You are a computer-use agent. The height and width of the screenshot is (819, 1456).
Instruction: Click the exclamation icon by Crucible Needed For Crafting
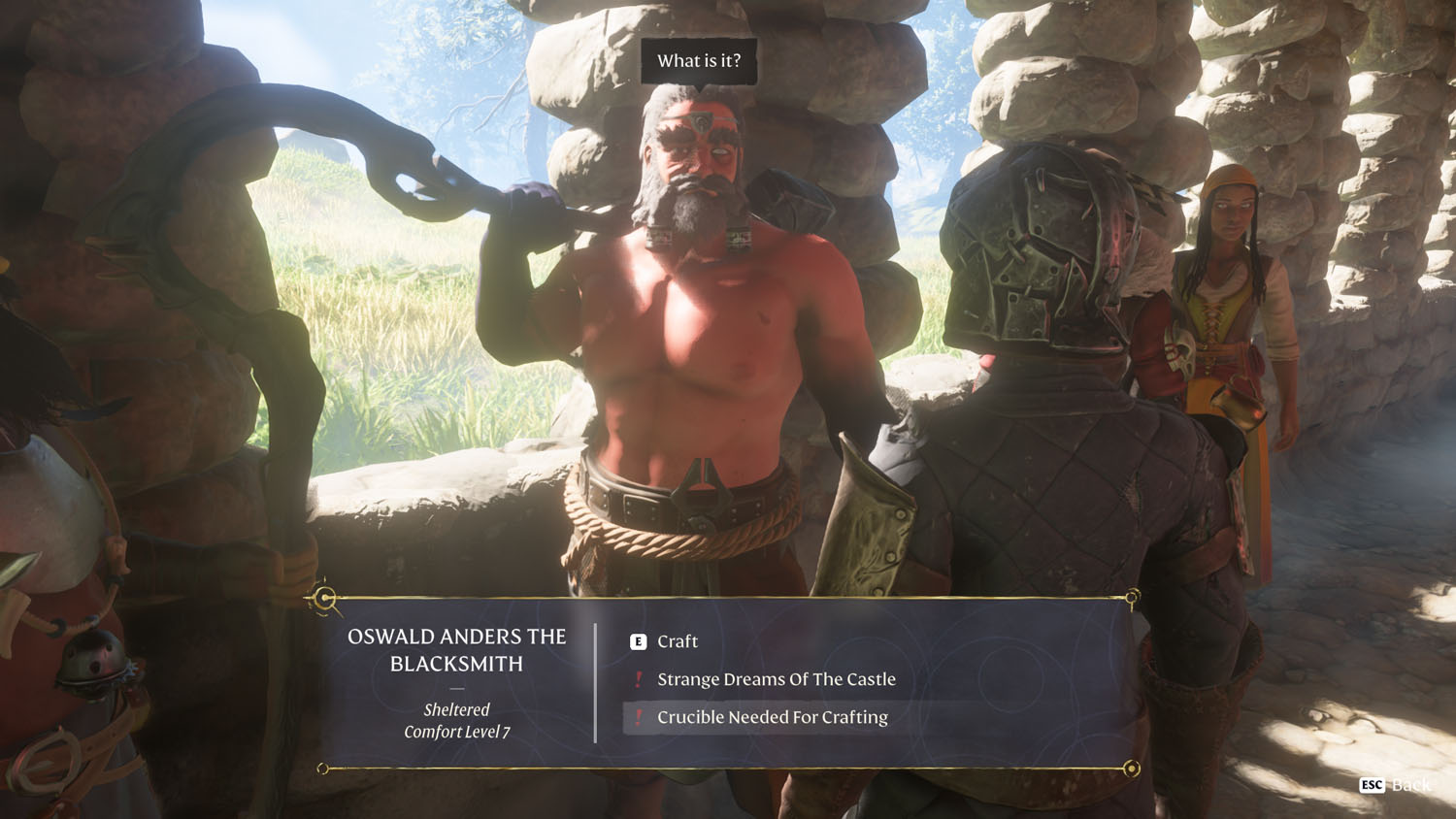pyautogui.click(x=638, y=717)
